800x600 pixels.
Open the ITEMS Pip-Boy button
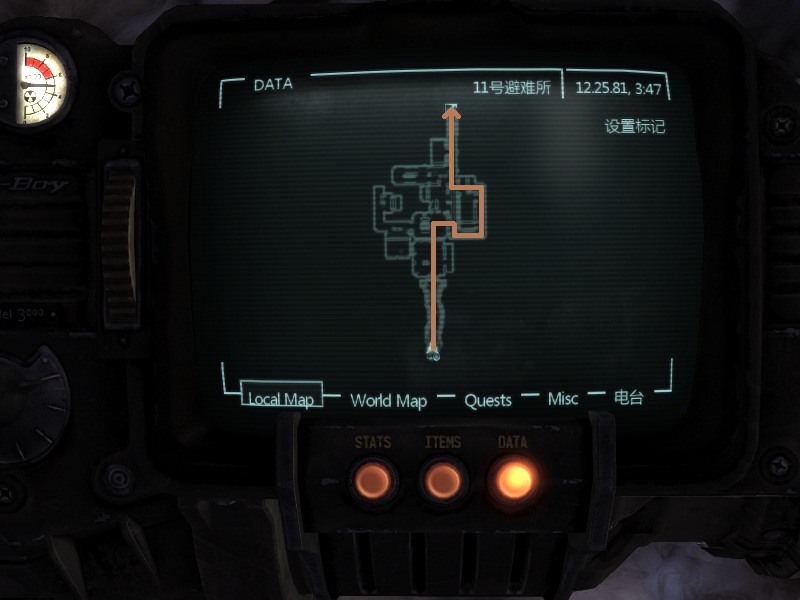pos(443,481)
